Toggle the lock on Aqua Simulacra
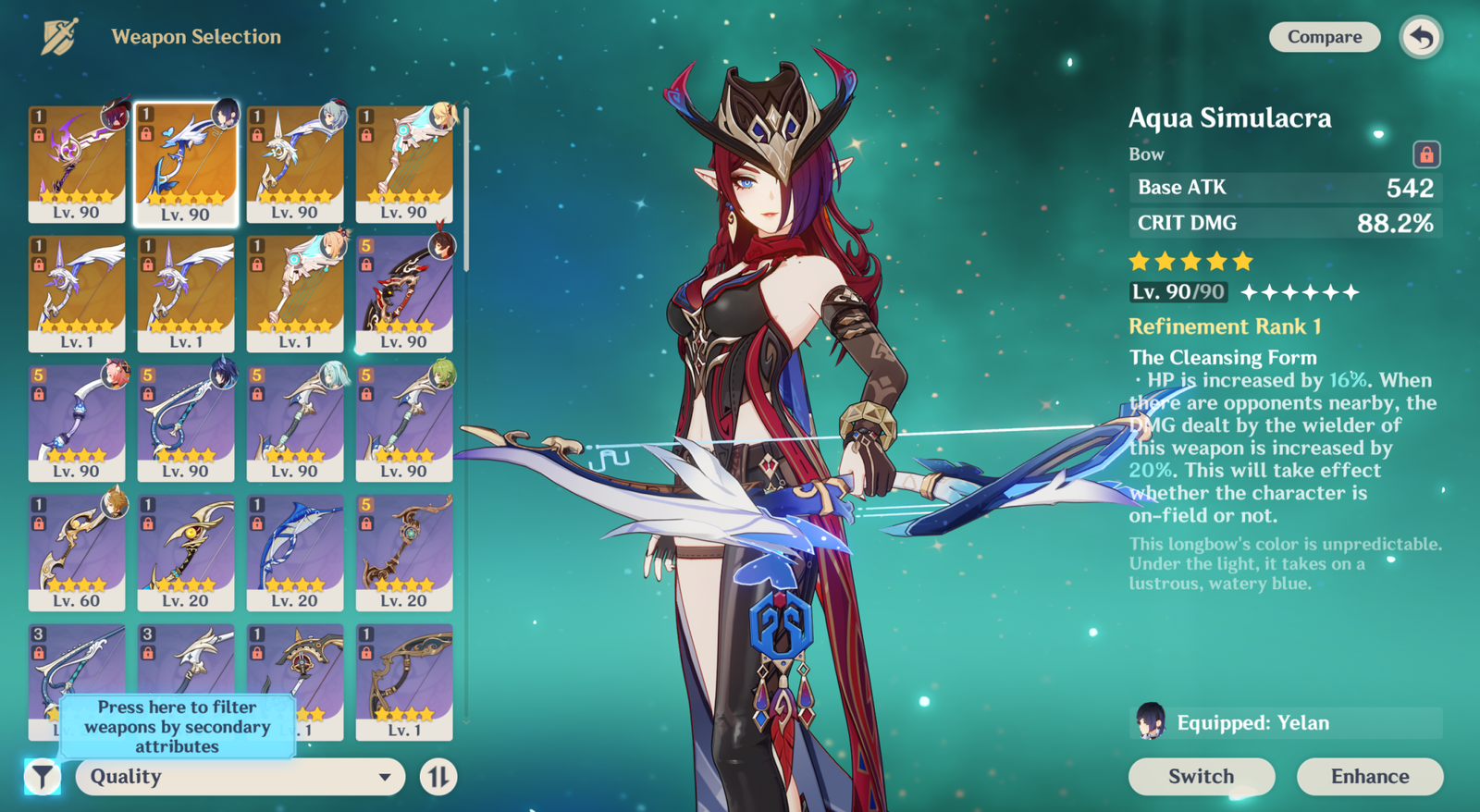 [1426, 154]
